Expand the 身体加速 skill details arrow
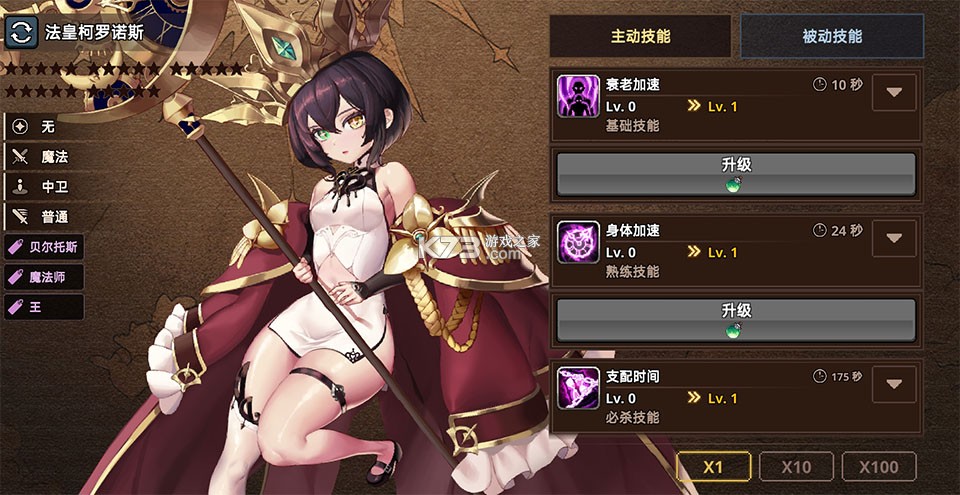The image size is (960, 495). (894, 238)
